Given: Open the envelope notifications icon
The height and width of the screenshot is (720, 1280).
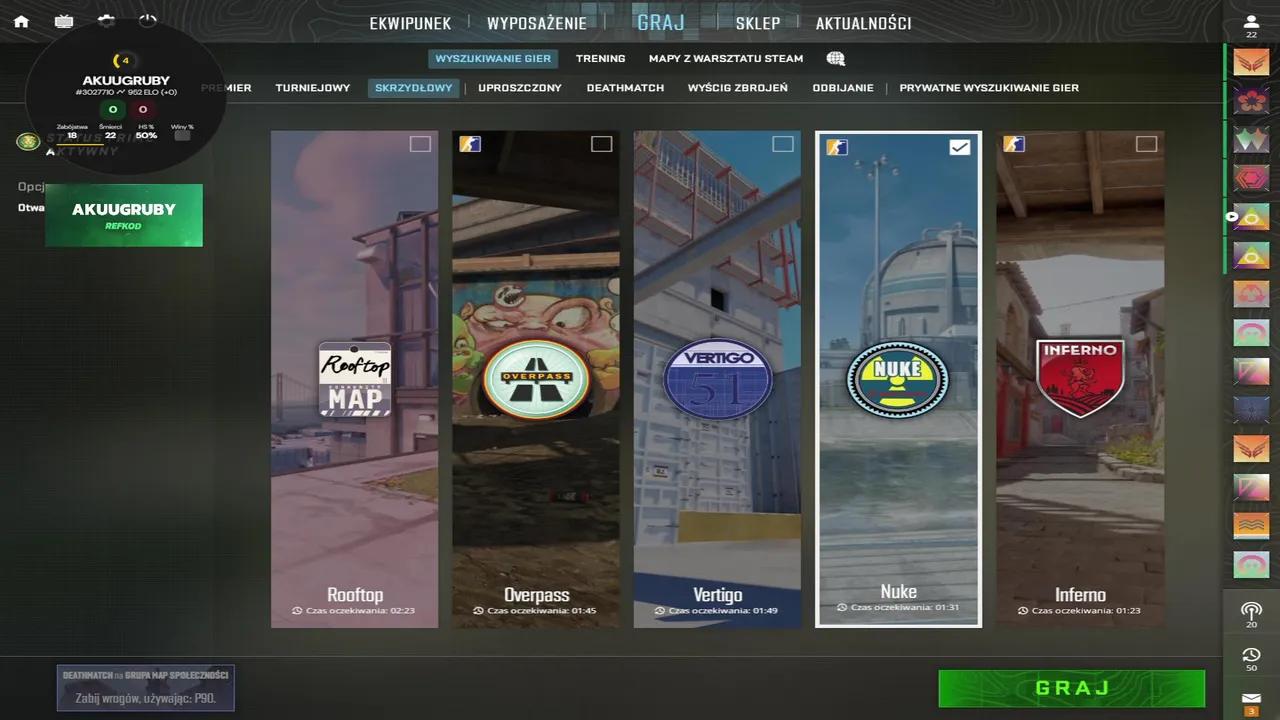Looking at the screenshot, I should click(x=1251, y=700).
